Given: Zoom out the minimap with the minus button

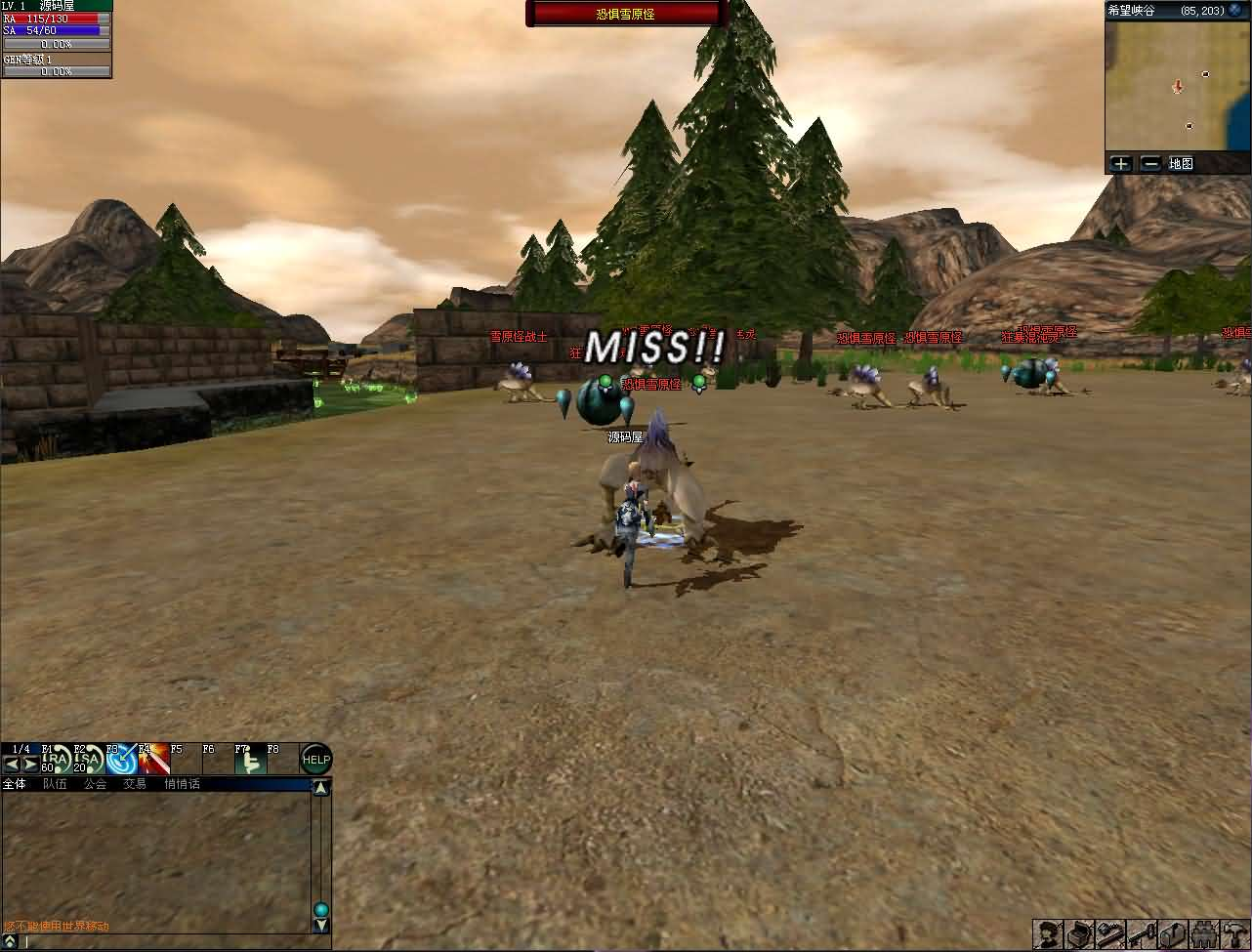Looking at the screenshot, I should [x=1150, y=164].
